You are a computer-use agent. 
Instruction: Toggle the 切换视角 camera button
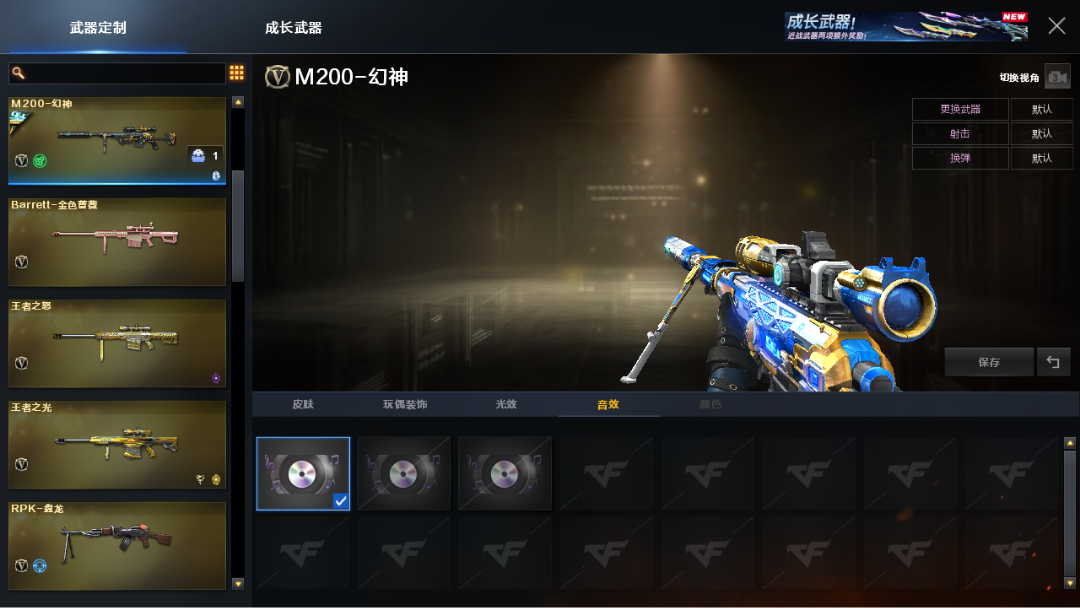(x=1057, y=77)
